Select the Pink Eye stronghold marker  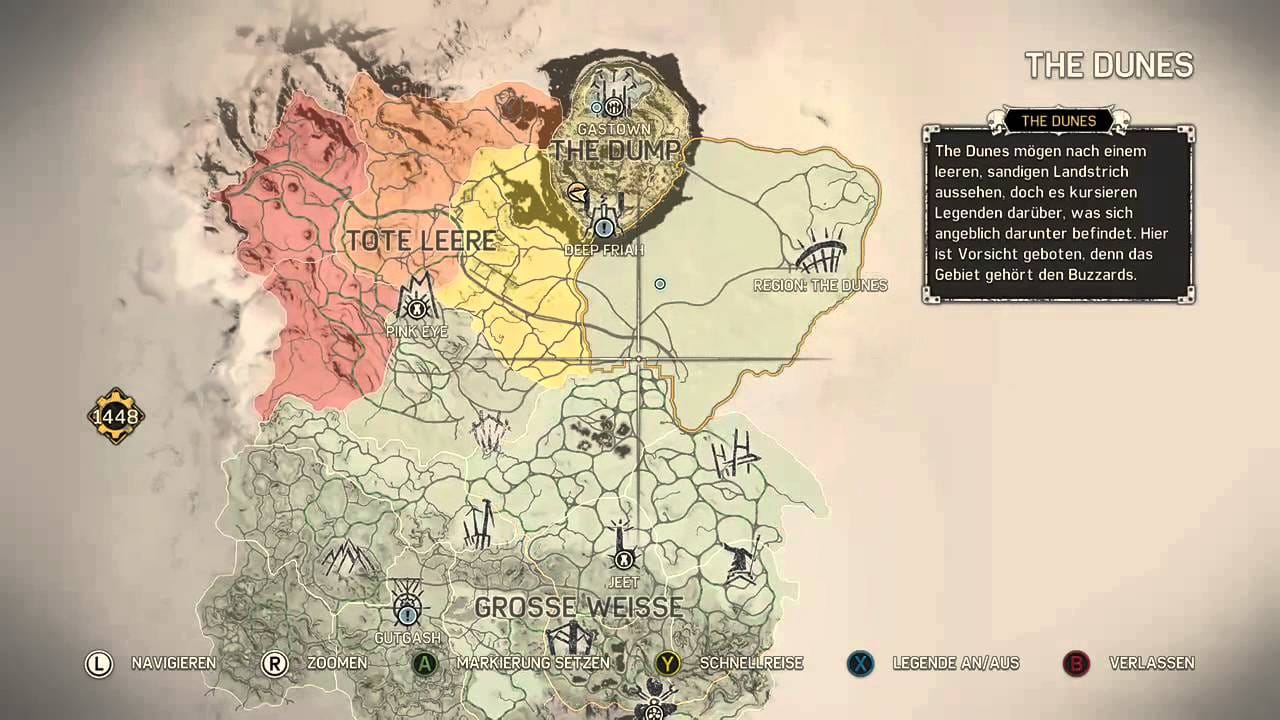point(416,308)
